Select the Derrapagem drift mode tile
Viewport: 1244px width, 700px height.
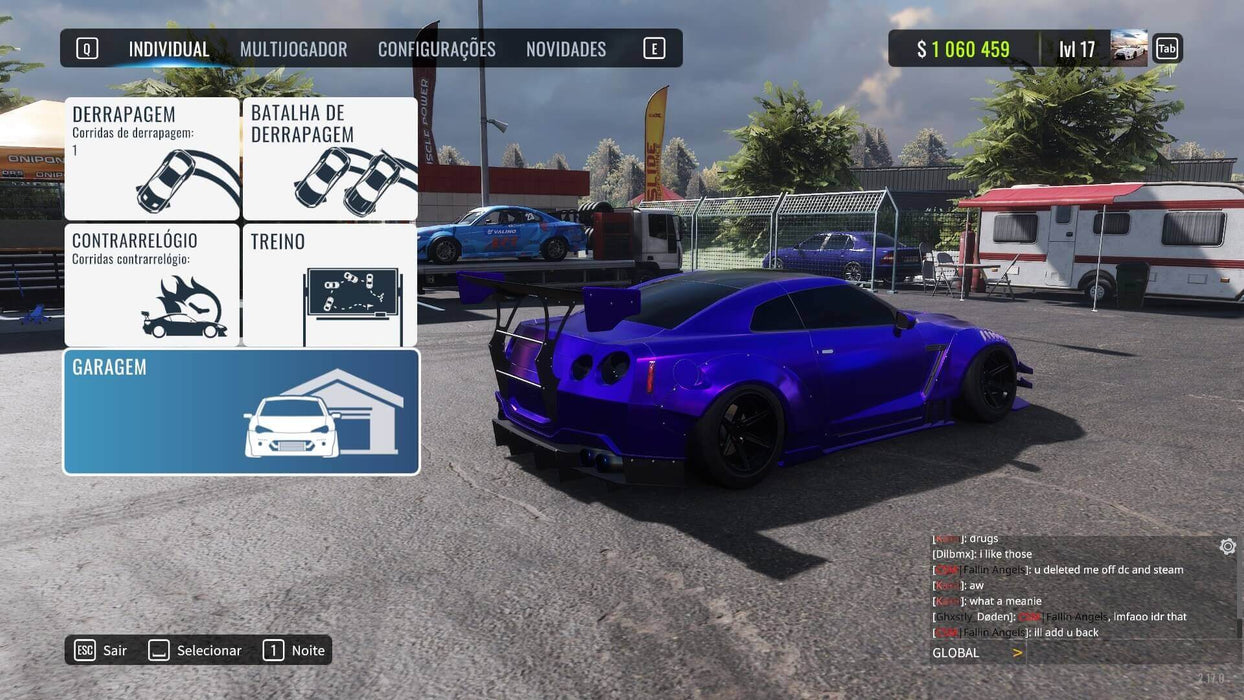click(x=152, y=159)
